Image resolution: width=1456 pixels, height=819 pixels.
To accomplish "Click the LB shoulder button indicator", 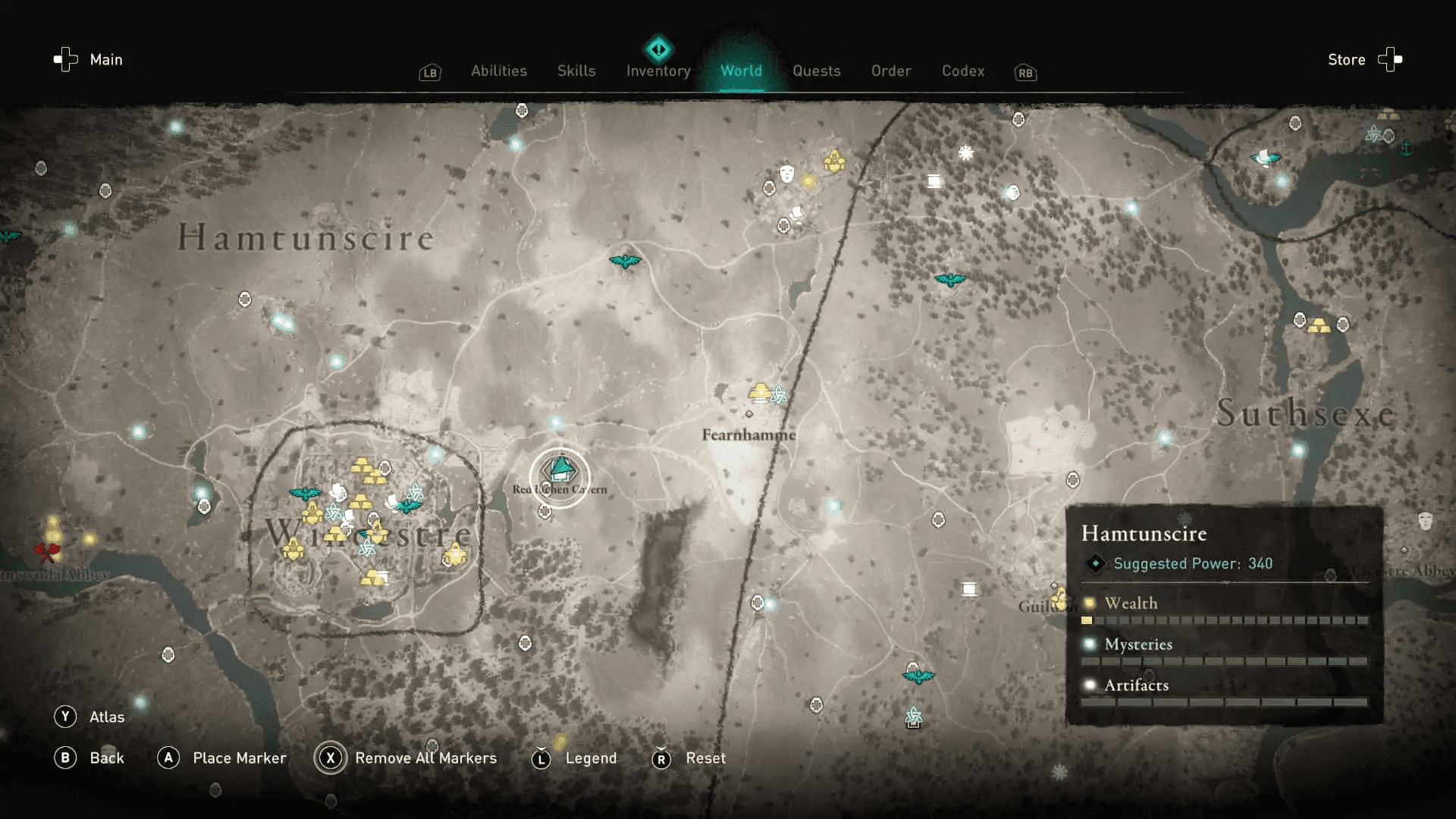I will tap(429, 73).
